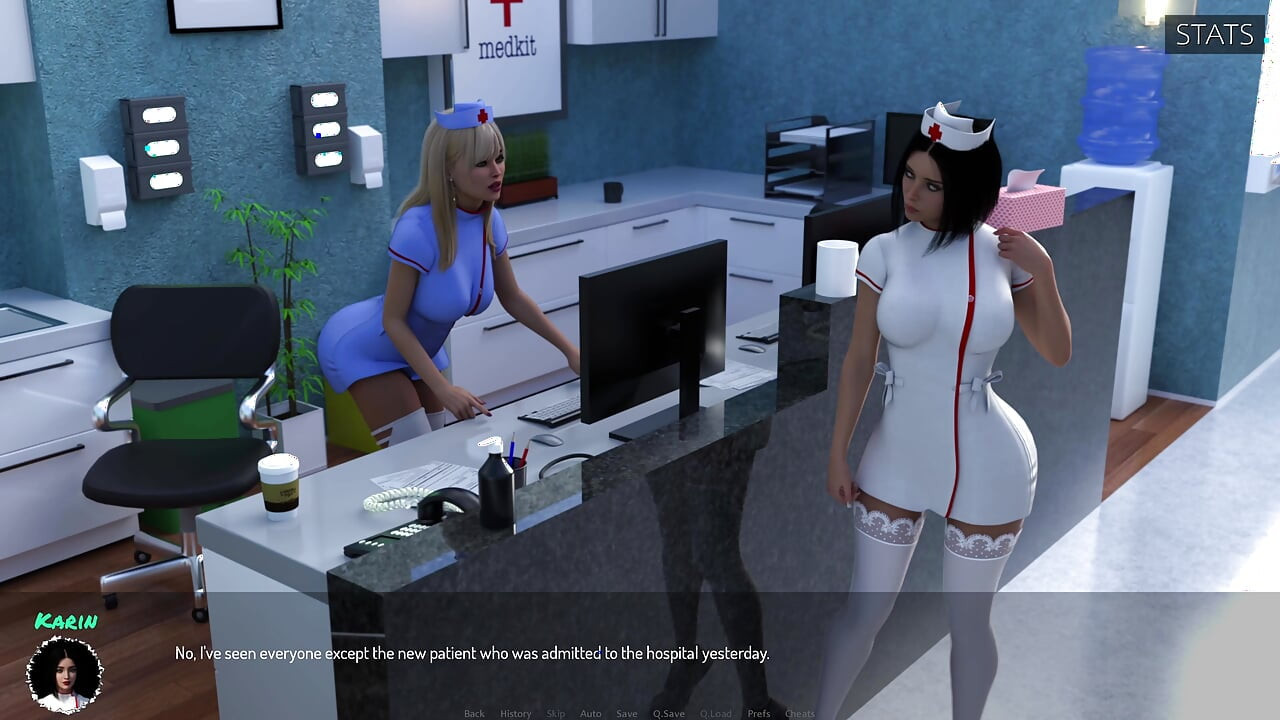Viewport: 1280px width, 720px height.
Task: Click the STATS label in top-right corner
Action: coord(1213,36)
